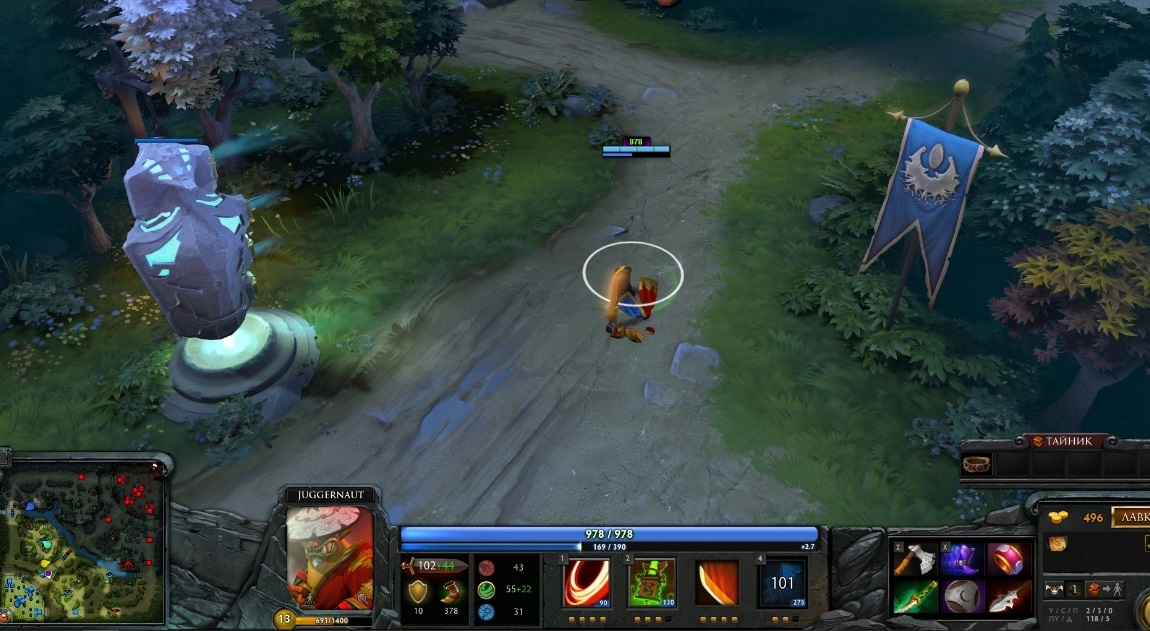Choose the spear blade inventory item
Image resolution: width=1150 pixels, height=631 pixels.
pos(1007,597)
